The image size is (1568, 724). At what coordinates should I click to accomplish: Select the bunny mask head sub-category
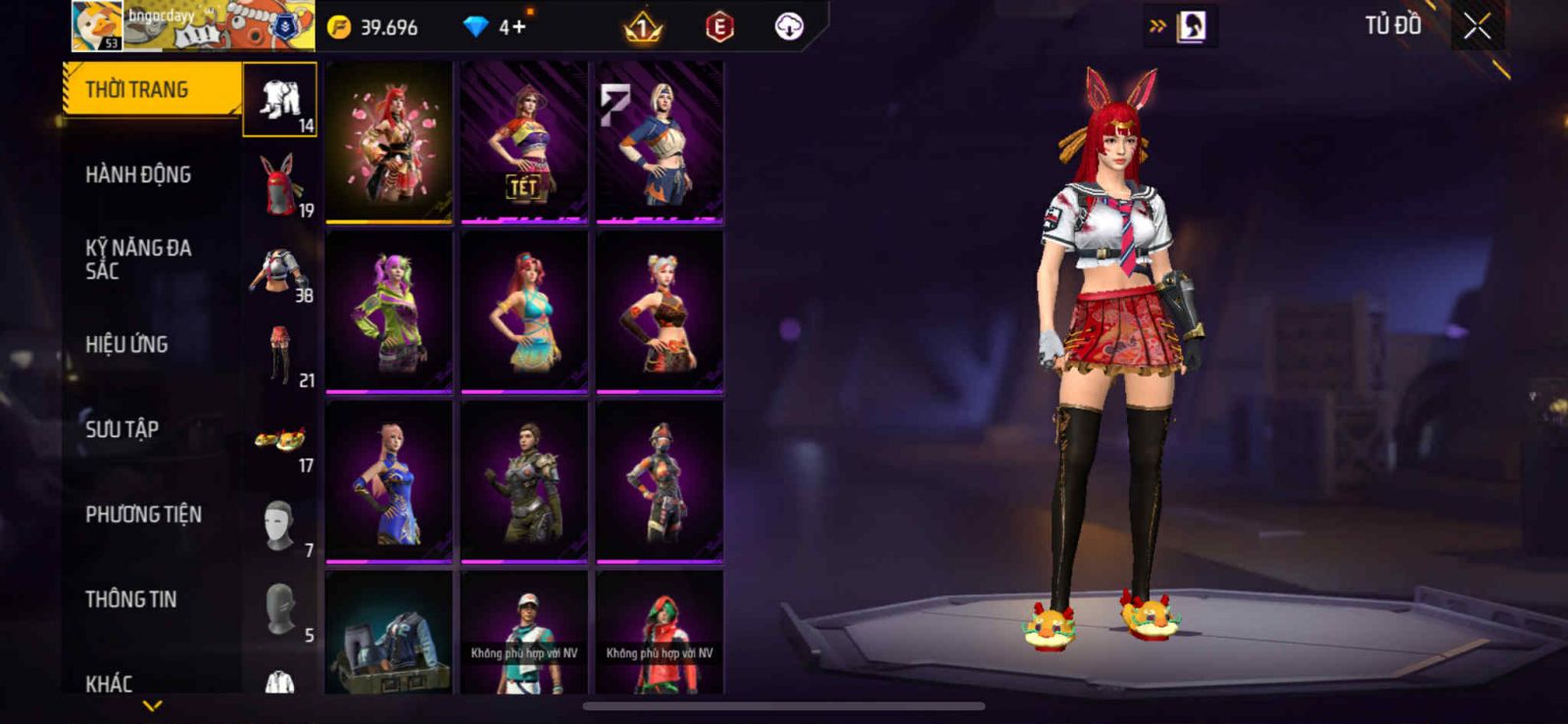(280, 184)
